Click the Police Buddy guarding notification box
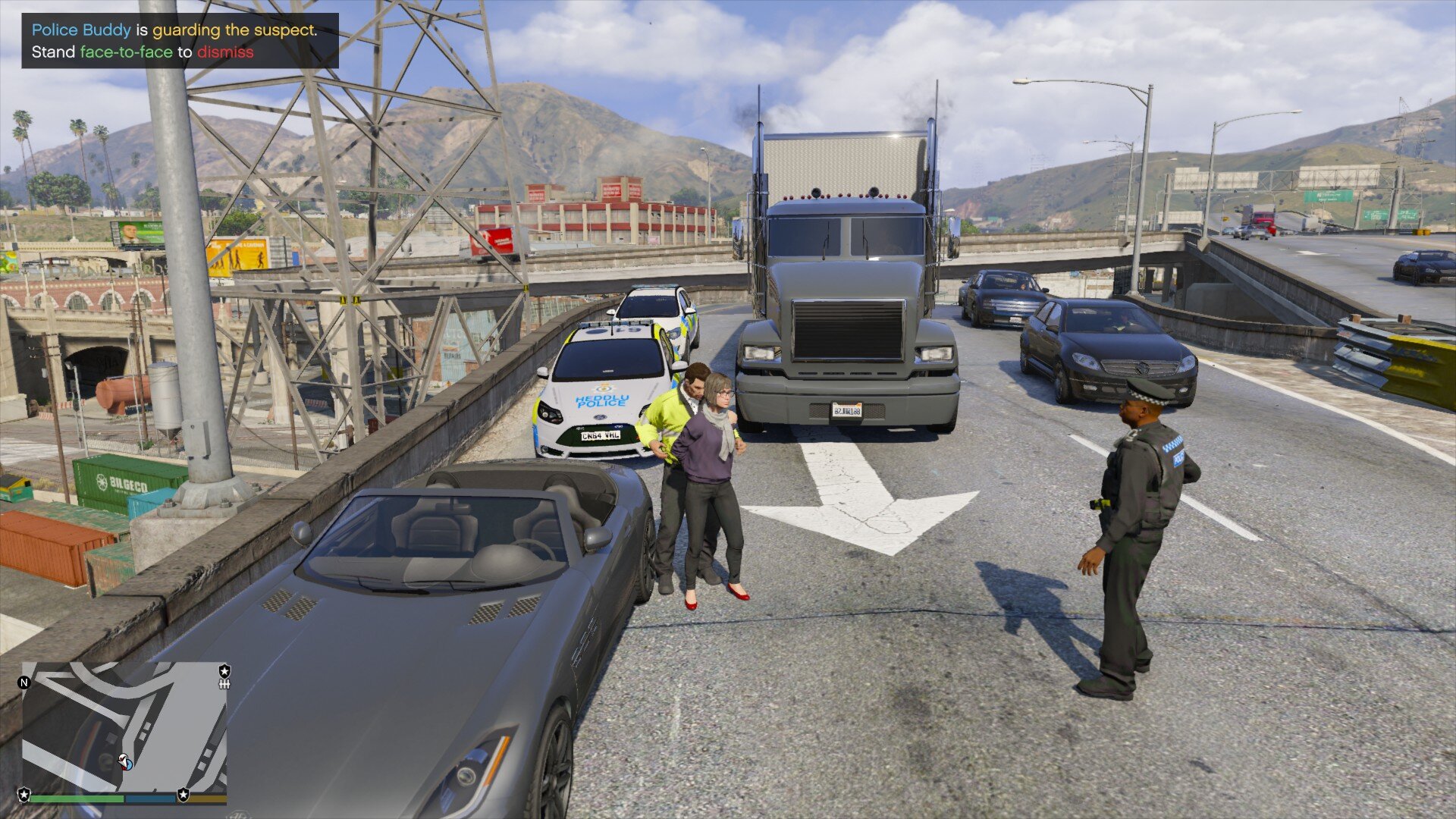This screenshot has height=819, width=1456. pyautogui.click(x=180, y=41)
